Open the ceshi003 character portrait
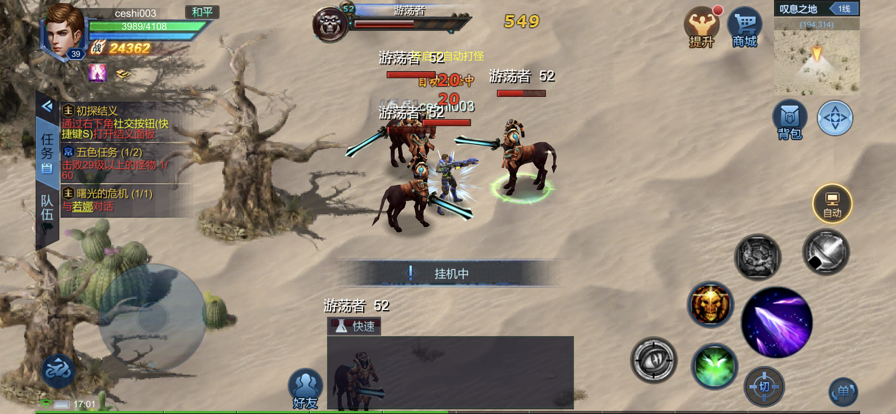This screenshot has width=896, height=414. (x=63, y=29)
